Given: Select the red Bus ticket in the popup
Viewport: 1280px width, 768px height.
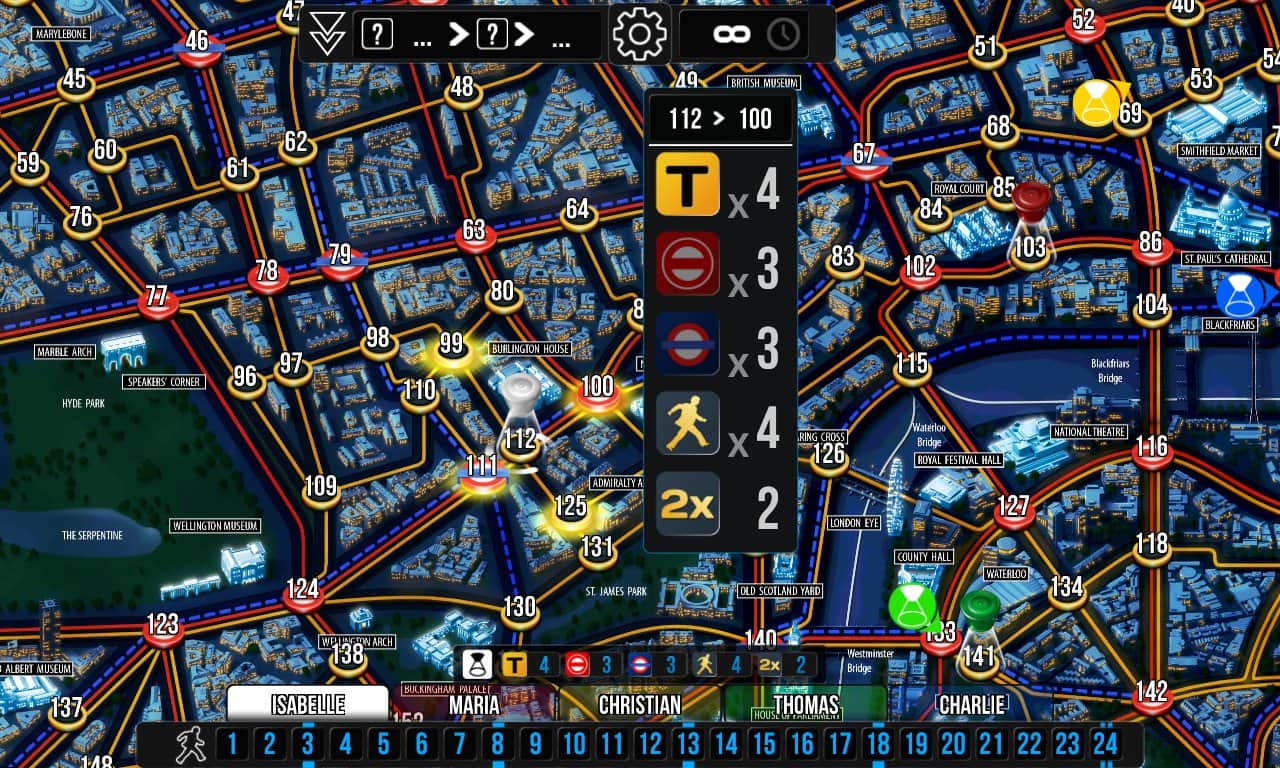Looking at the screenshot, I should point(688,264).
